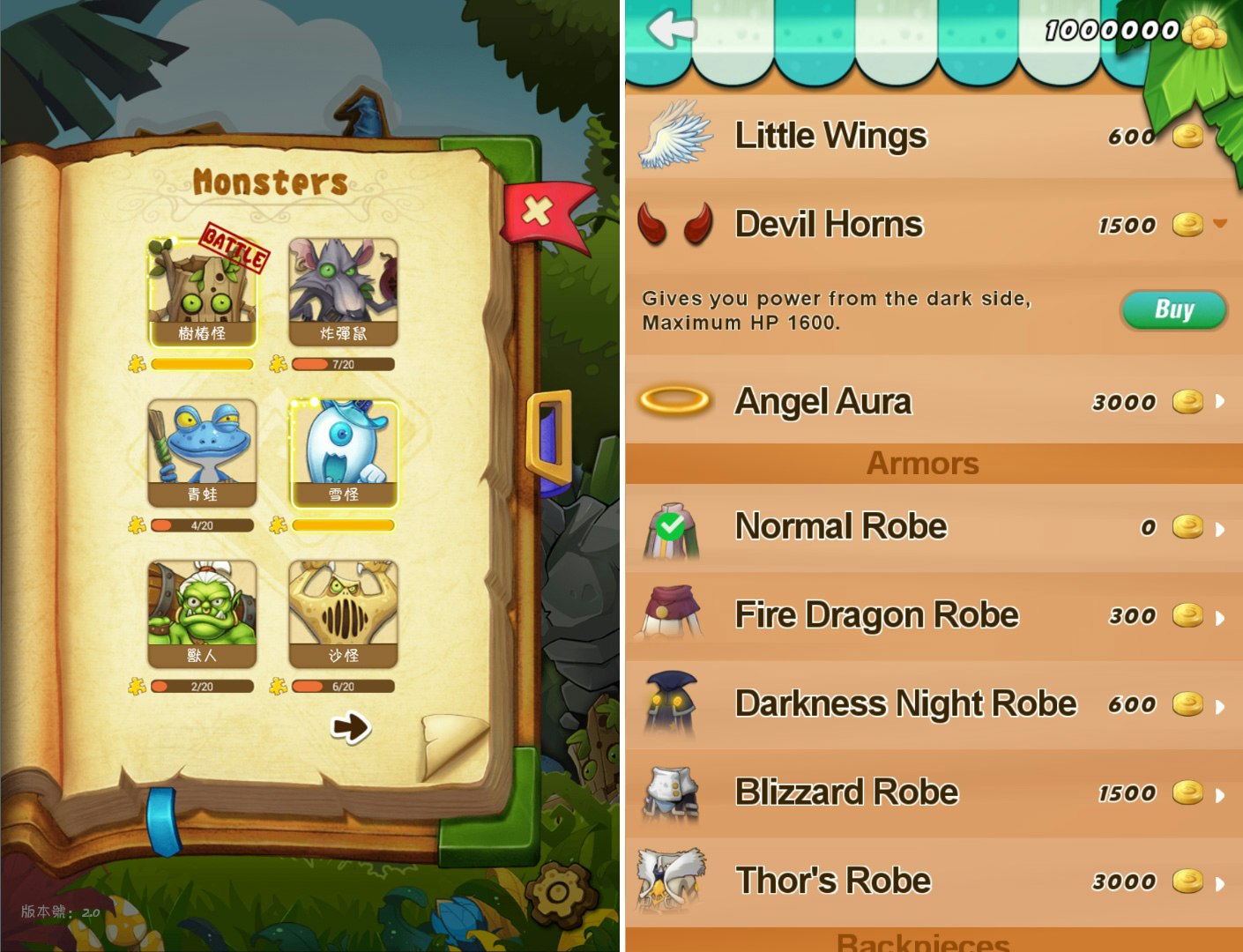Viewport: 1243px width, 952px height.
Task: Click the Devil Horns icon in the shop
Action: coord(674,225)
